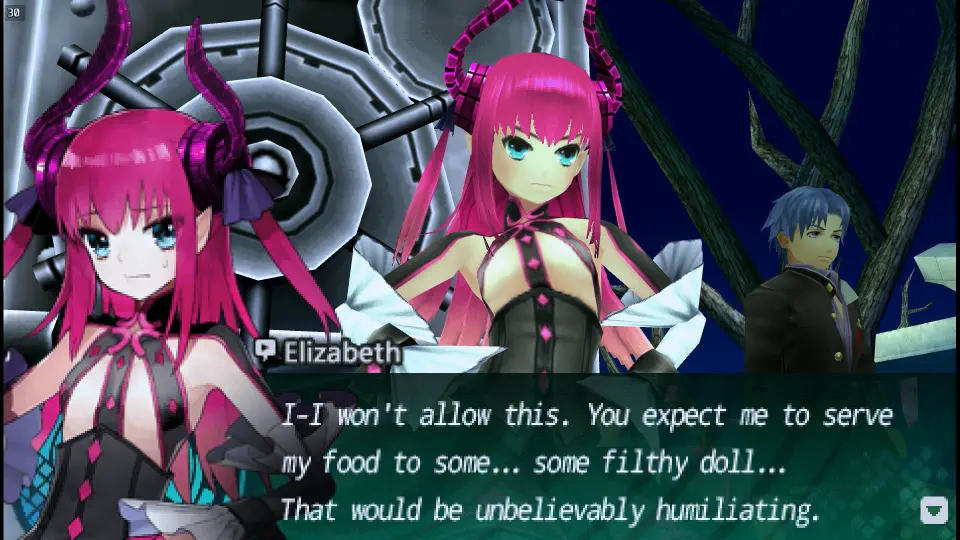
Task: Advance dialogue with the down-arrow indicator
Action: point(933,510)
